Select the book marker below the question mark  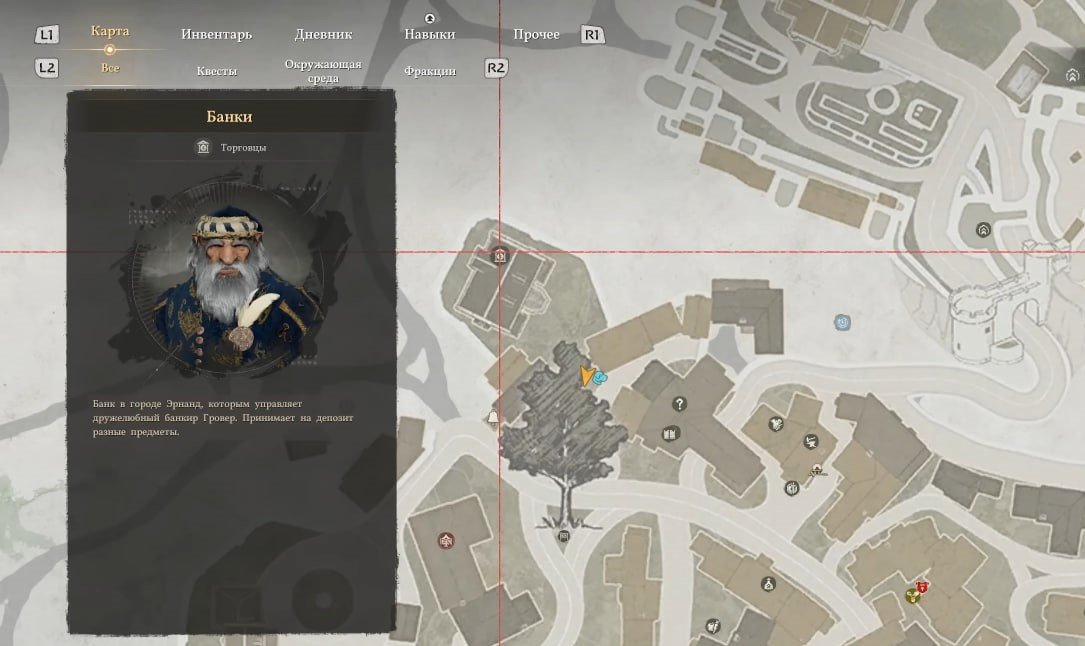pyautogui.click(x=670, y=434)
